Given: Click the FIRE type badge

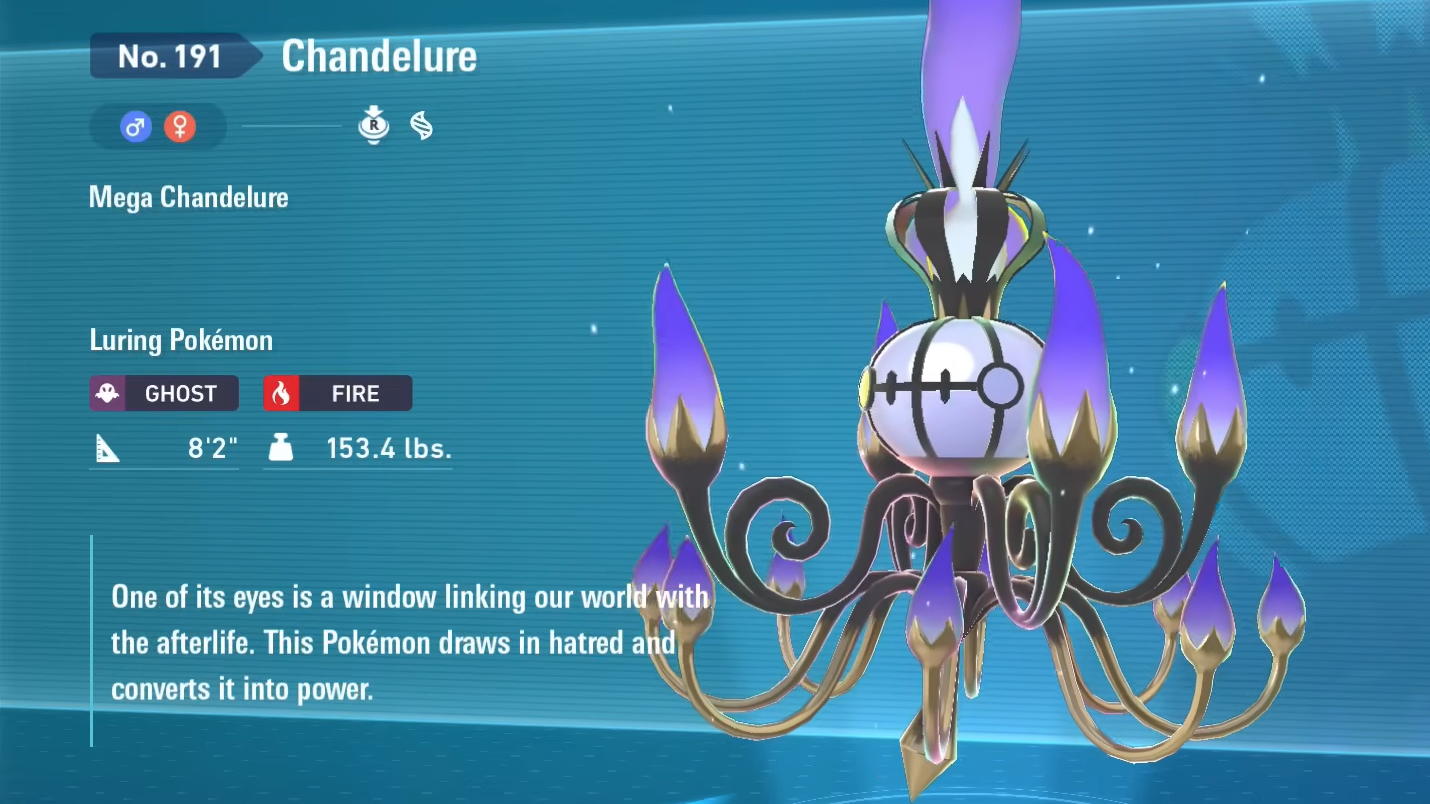Looking at the screenshot, I should pos(338,393).
